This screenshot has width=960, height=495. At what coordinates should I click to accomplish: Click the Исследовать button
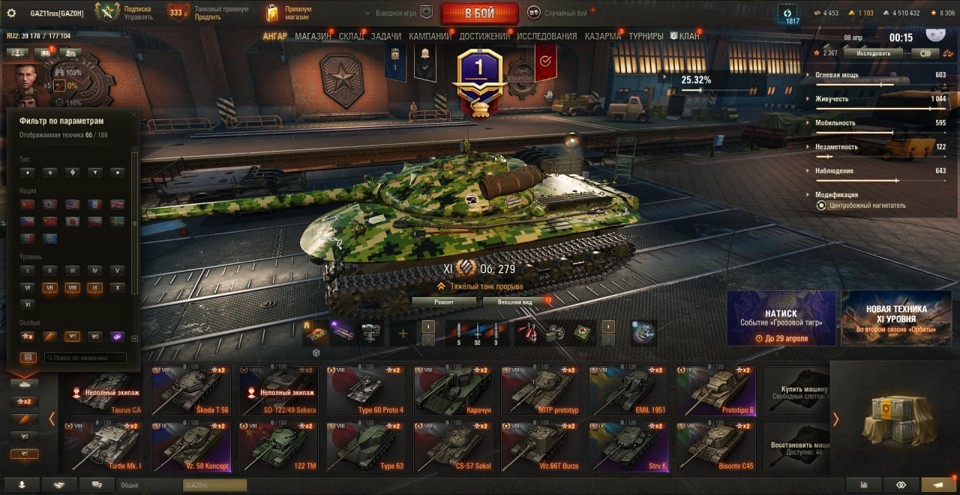[x=866, y=53]
